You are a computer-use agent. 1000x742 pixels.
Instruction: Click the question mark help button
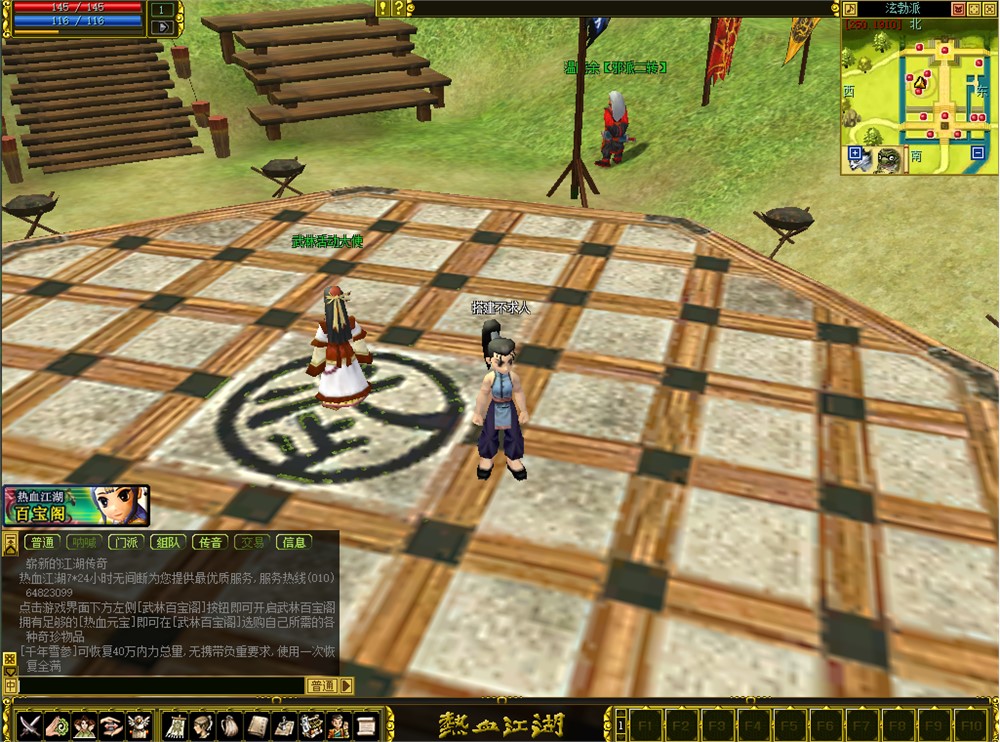coord(398,8)
